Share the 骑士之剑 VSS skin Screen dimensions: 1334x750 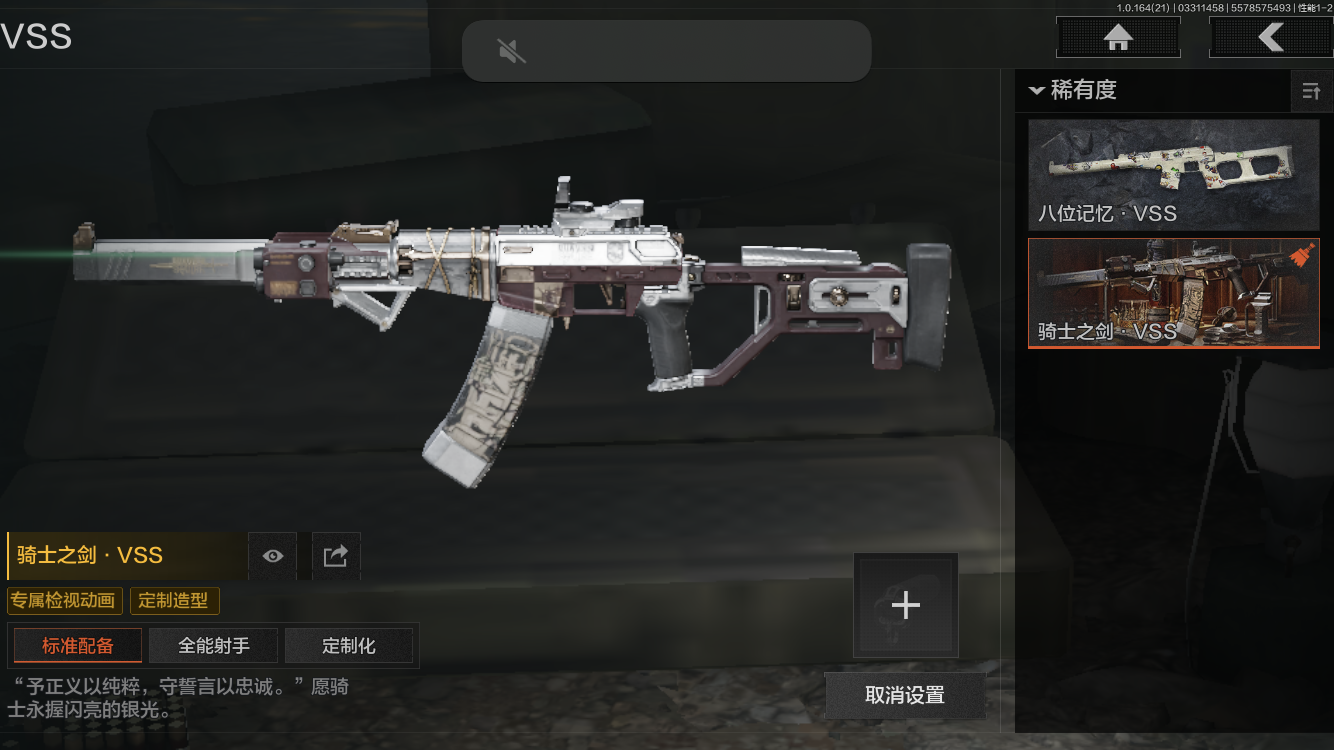click(x=336, y=556)
